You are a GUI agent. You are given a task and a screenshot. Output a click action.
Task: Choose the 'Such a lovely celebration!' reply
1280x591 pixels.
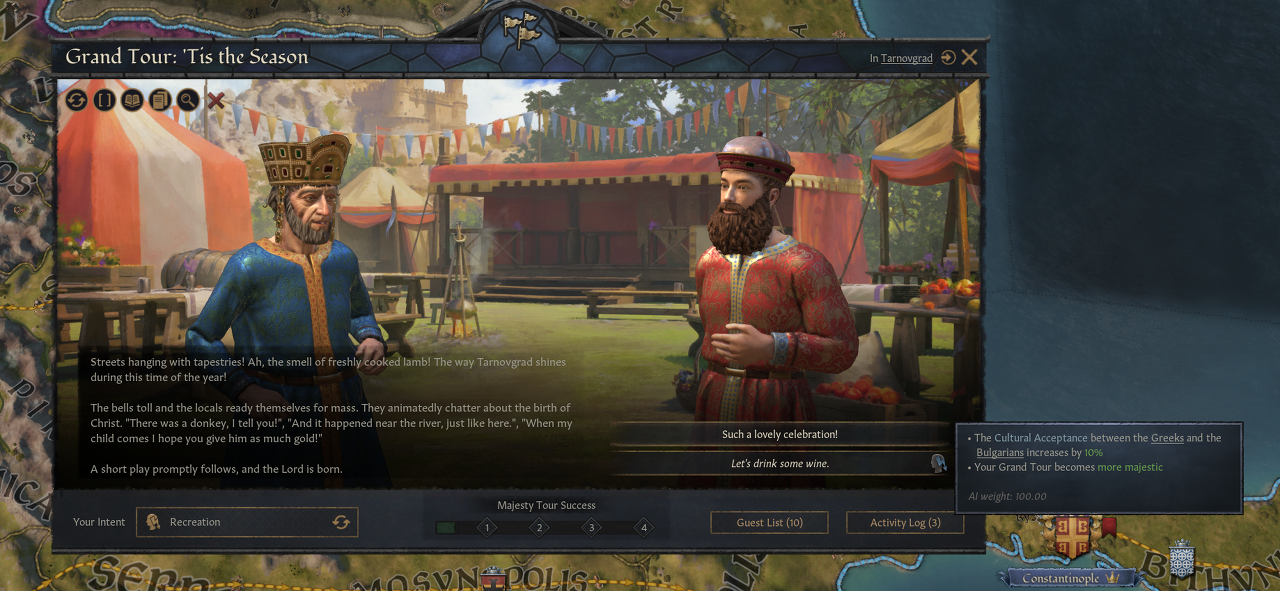click(779, 435)
